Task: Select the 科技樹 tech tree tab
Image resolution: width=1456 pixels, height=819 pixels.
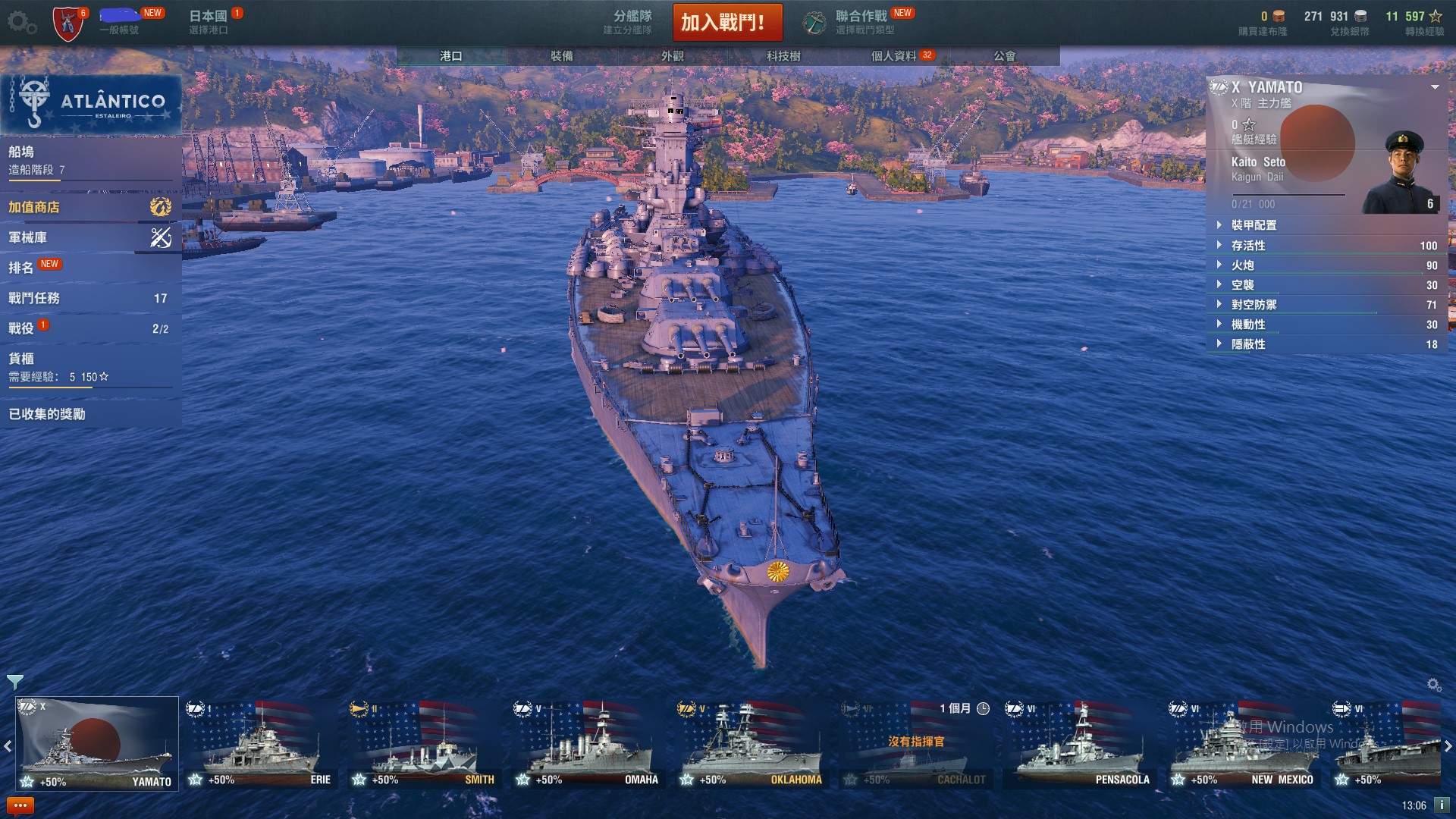Action: (783, 56)
